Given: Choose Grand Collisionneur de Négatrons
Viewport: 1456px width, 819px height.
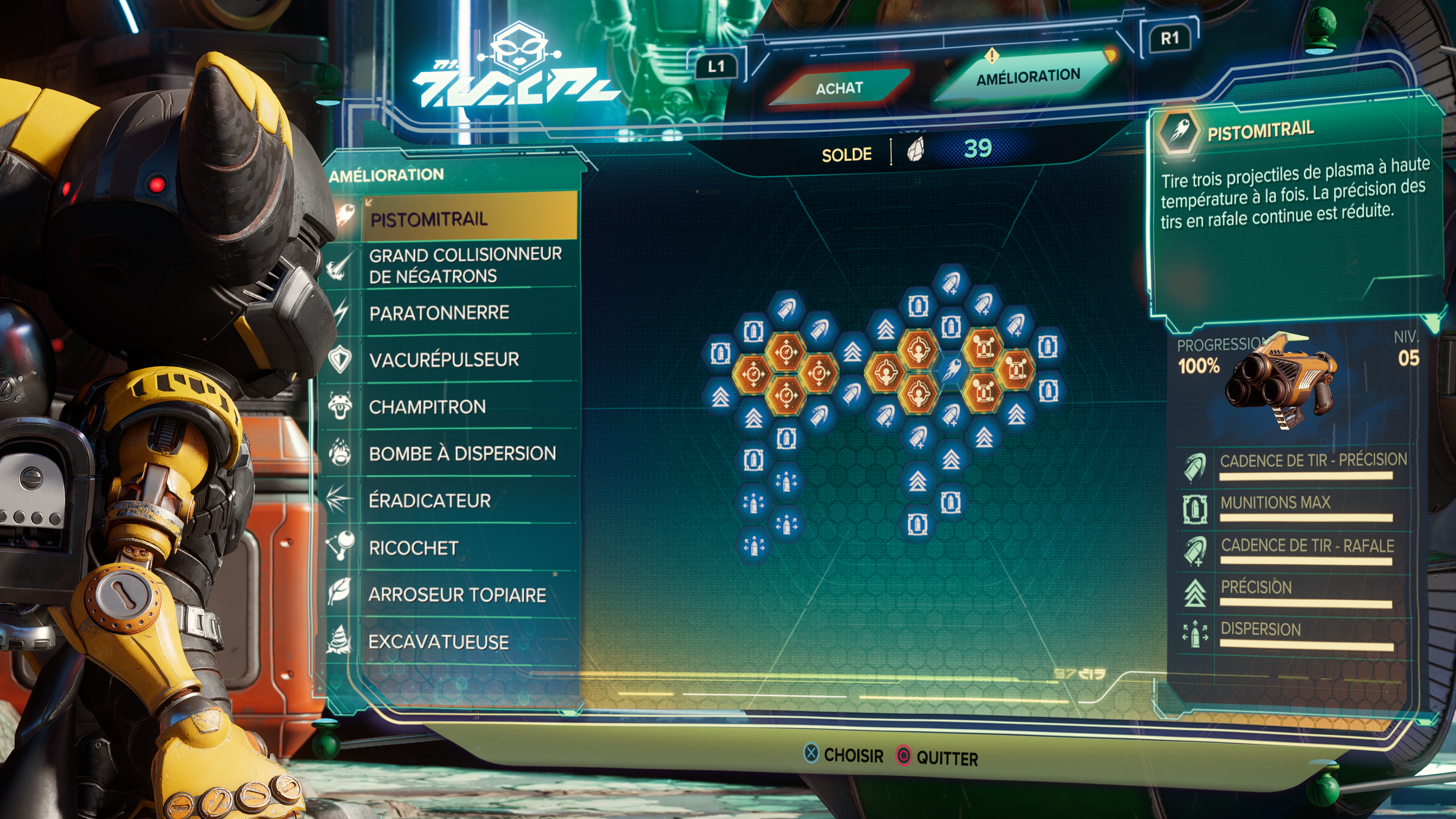Looking at the screenshot, I should (464, 265).
